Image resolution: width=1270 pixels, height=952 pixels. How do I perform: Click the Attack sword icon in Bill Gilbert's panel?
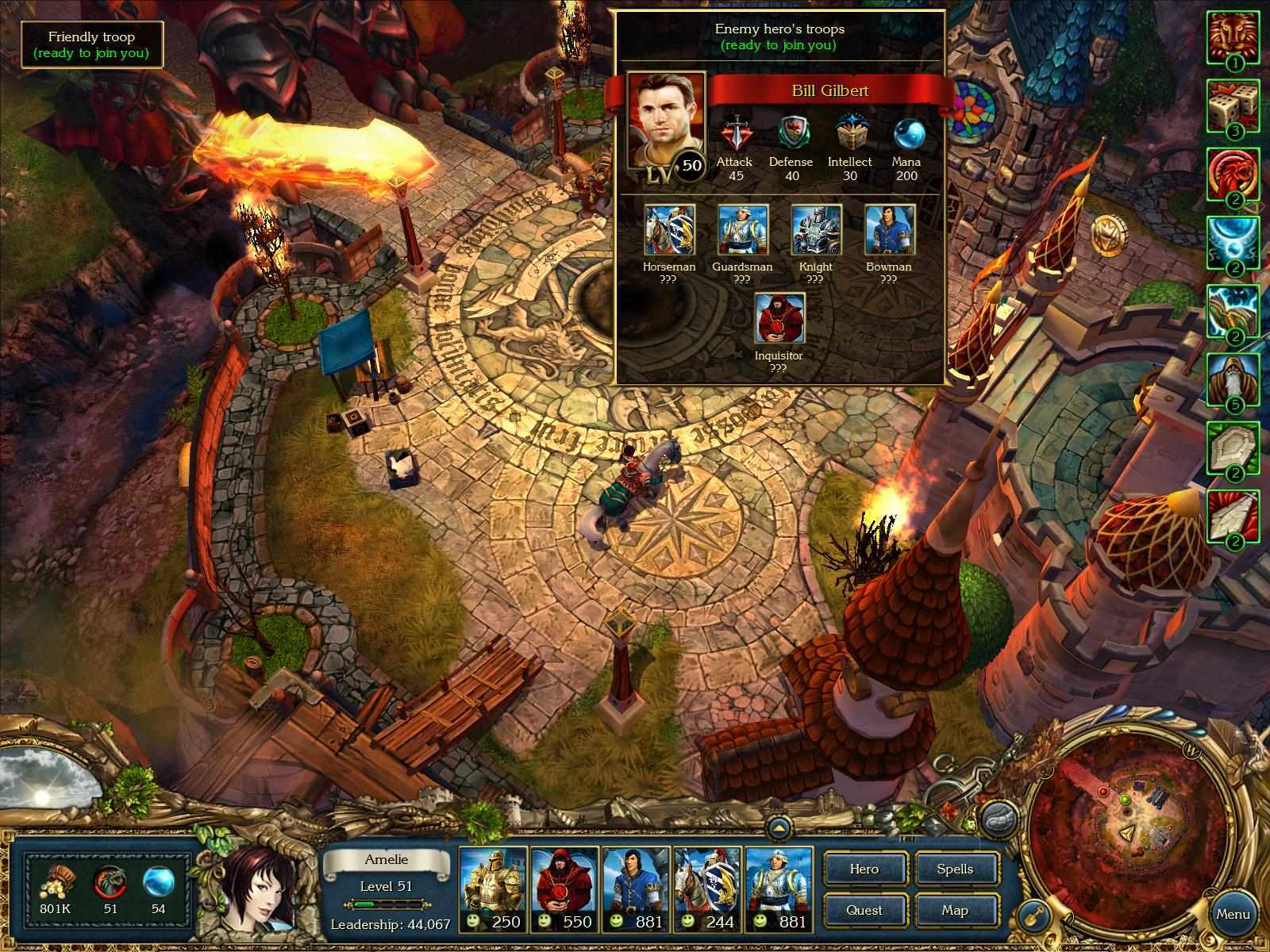(734, 131)
